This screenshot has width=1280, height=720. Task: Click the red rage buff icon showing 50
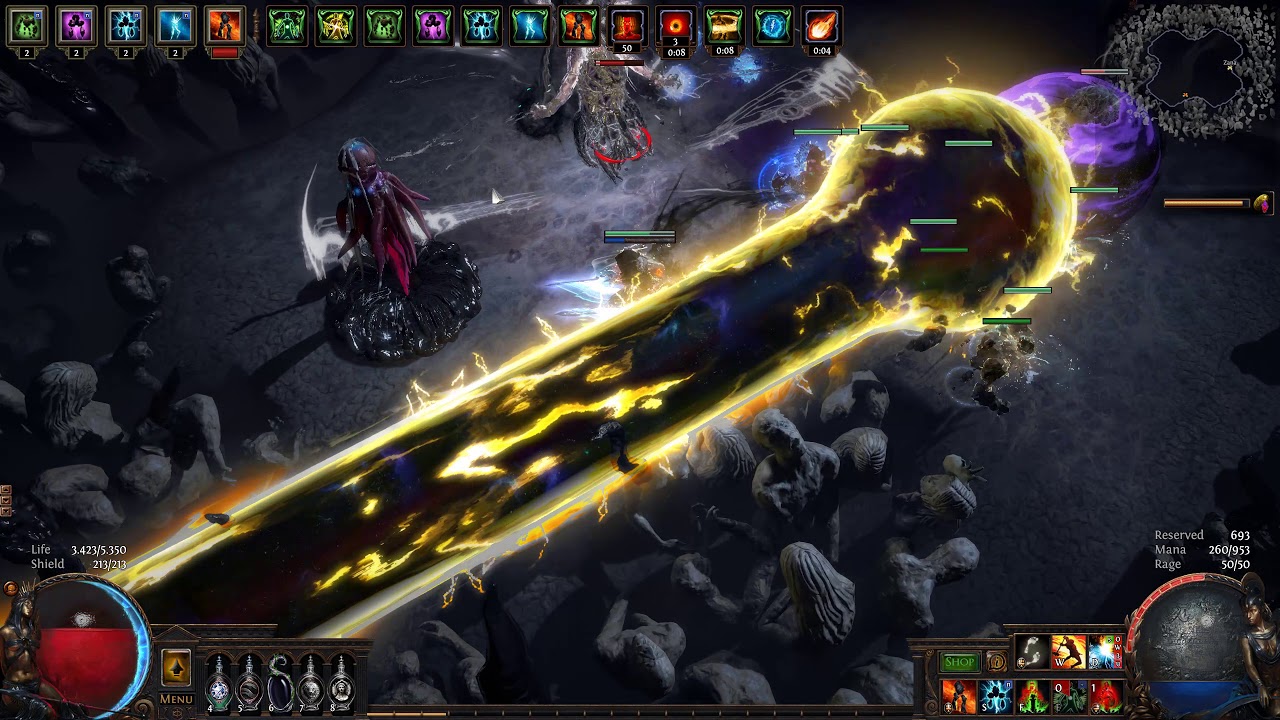pyautogui.click(x=627, y=28)
